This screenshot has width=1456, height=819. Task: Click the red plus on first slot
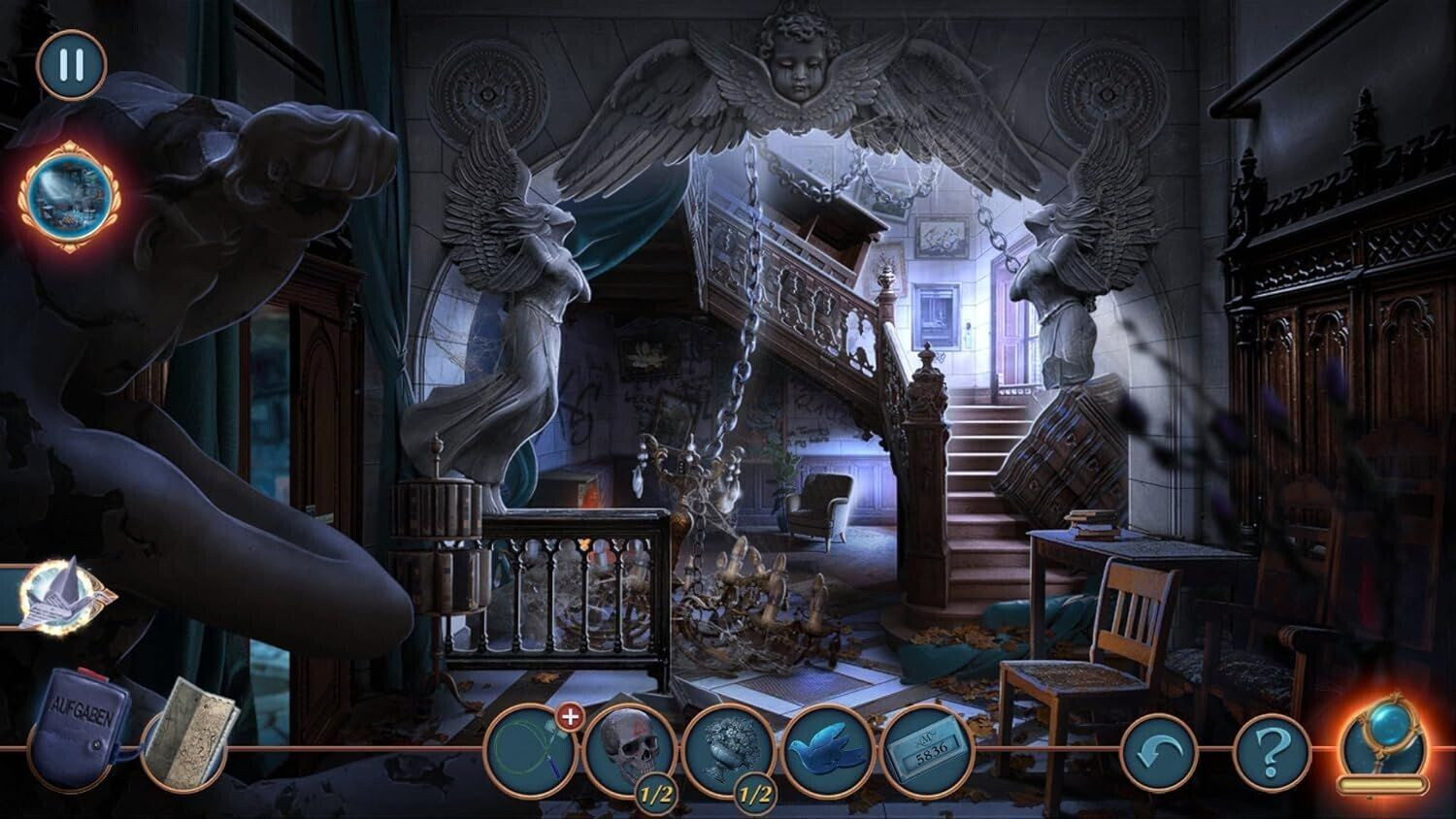click(x=571, y=717)
